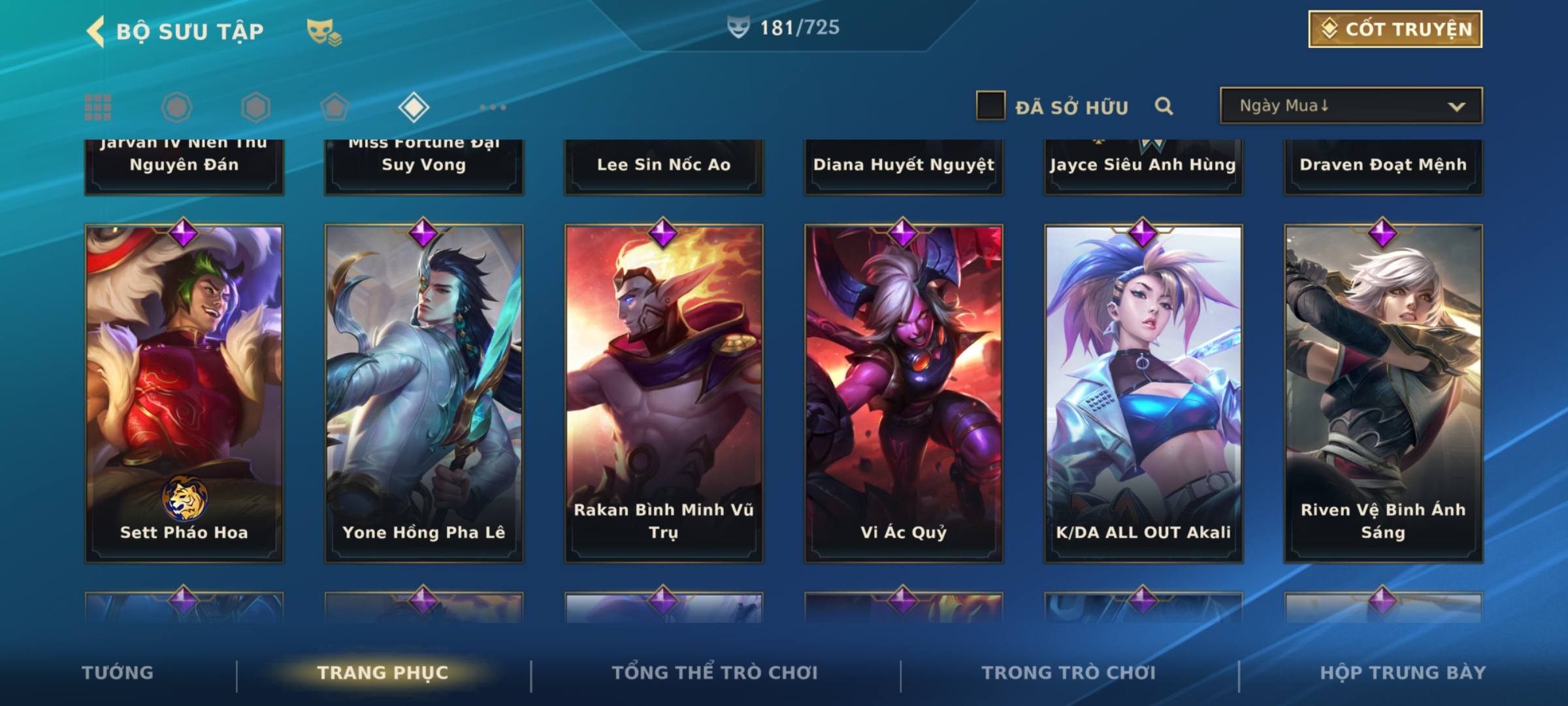1568x706 pixels.
Task: Go back from Bộ Sưu Tập screen
Action: pos(96,31)
